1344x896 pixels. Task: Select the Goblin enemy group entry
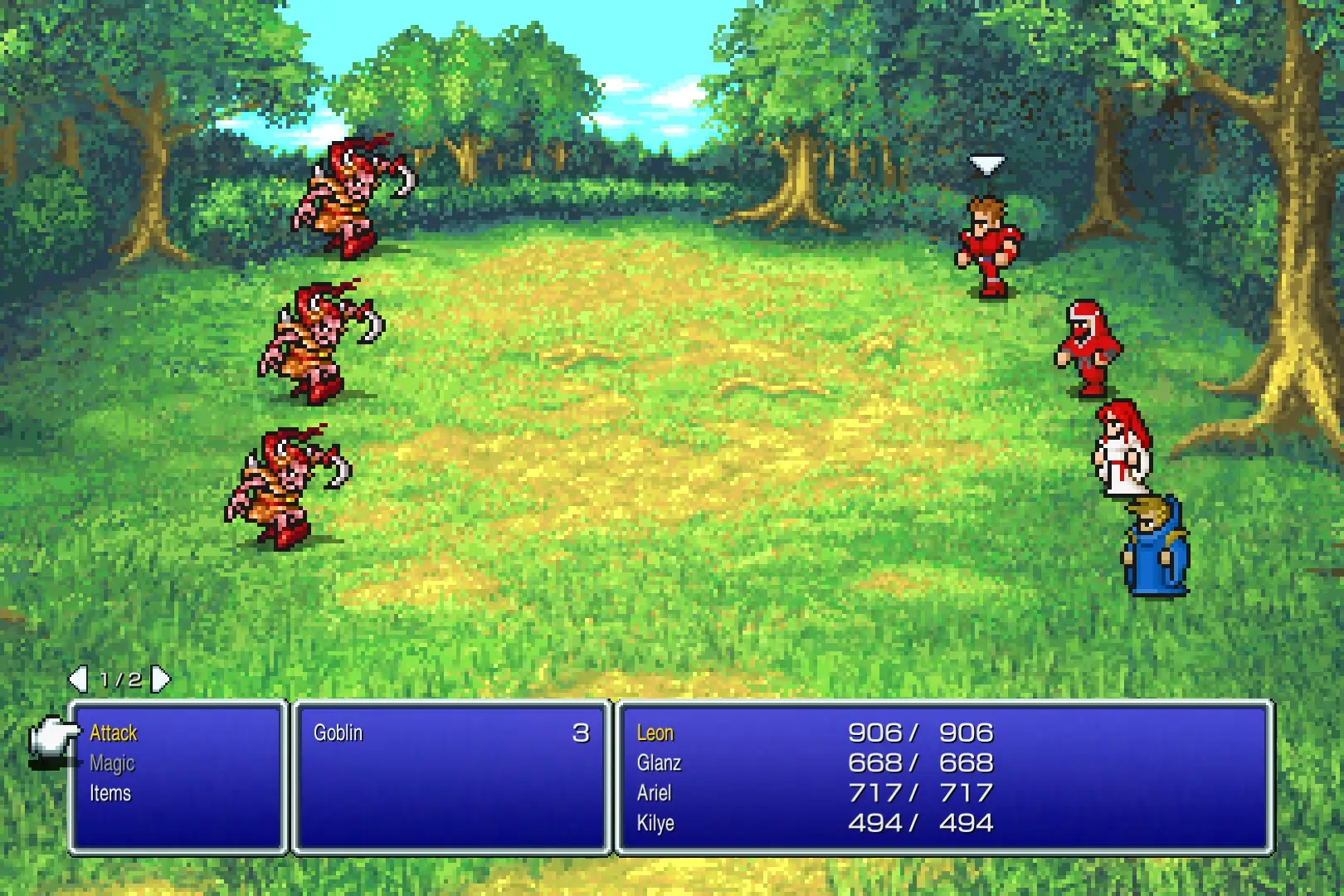[x=338, y=733]
